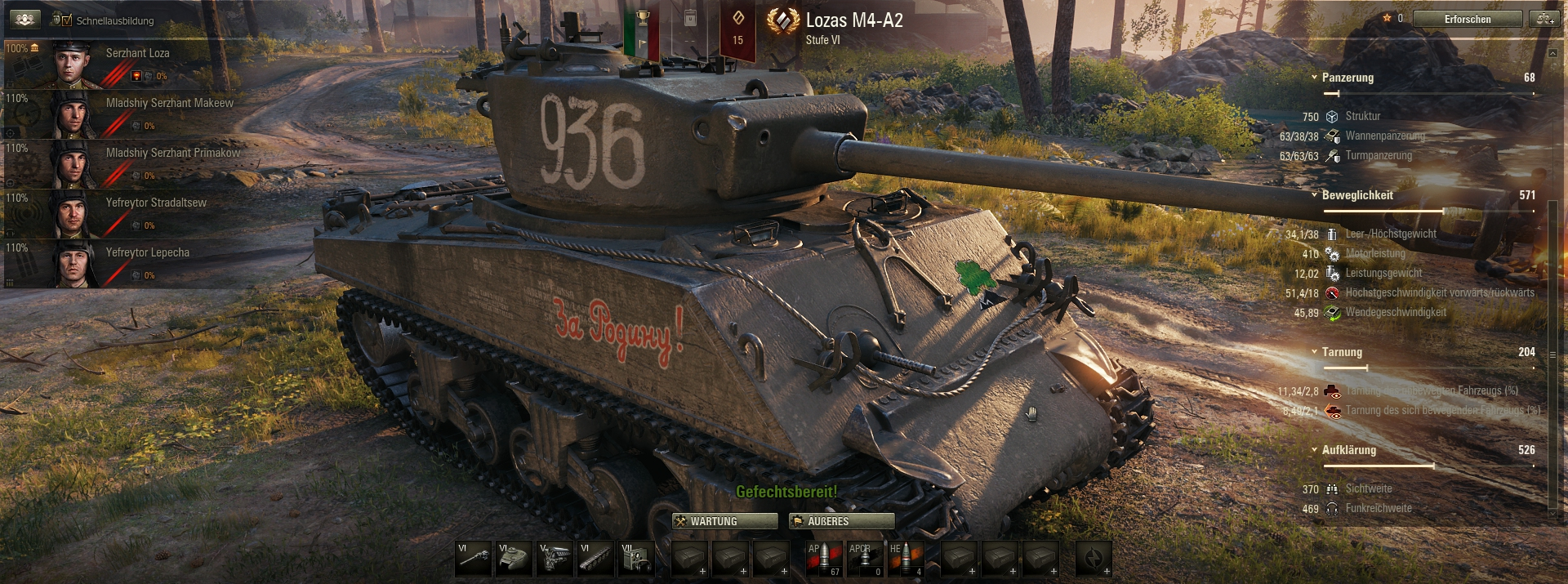This screenshot has height=584, width=1568.
Task: Open the Wartung maintenance menu
Action: (x=724, y=521)
